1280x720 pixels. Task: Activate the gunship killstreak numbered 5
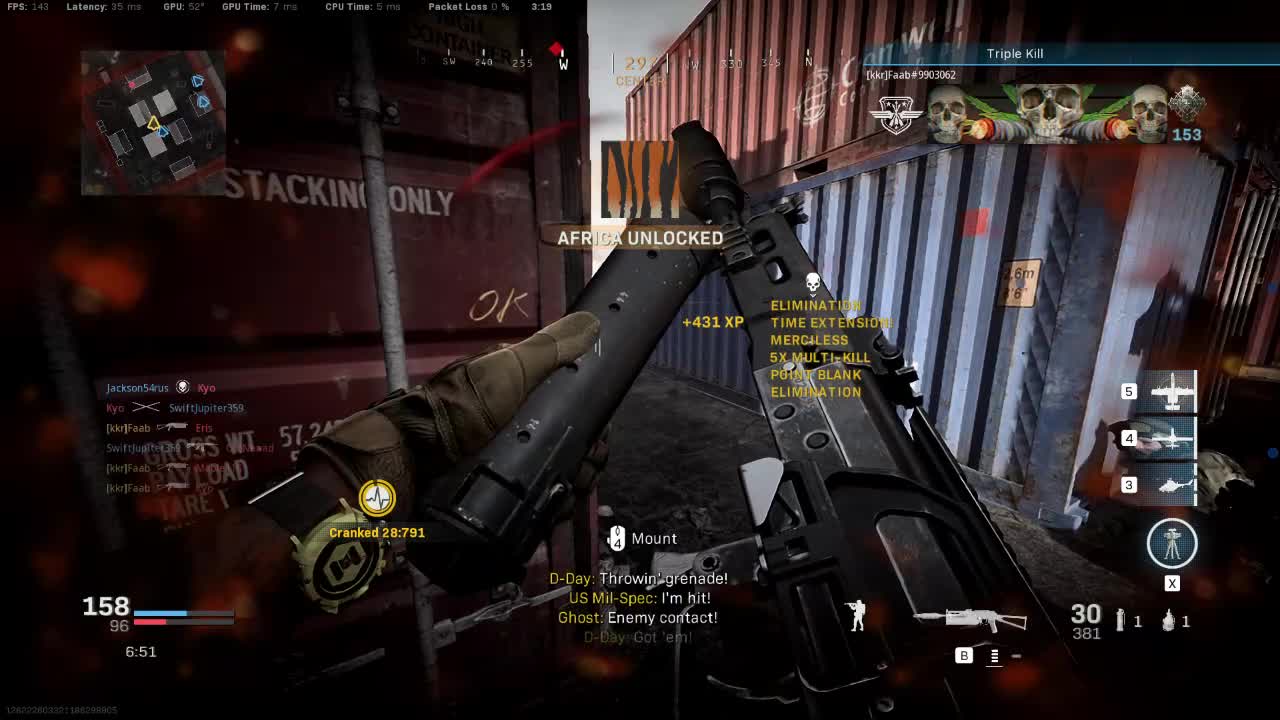click(1171, 391)
